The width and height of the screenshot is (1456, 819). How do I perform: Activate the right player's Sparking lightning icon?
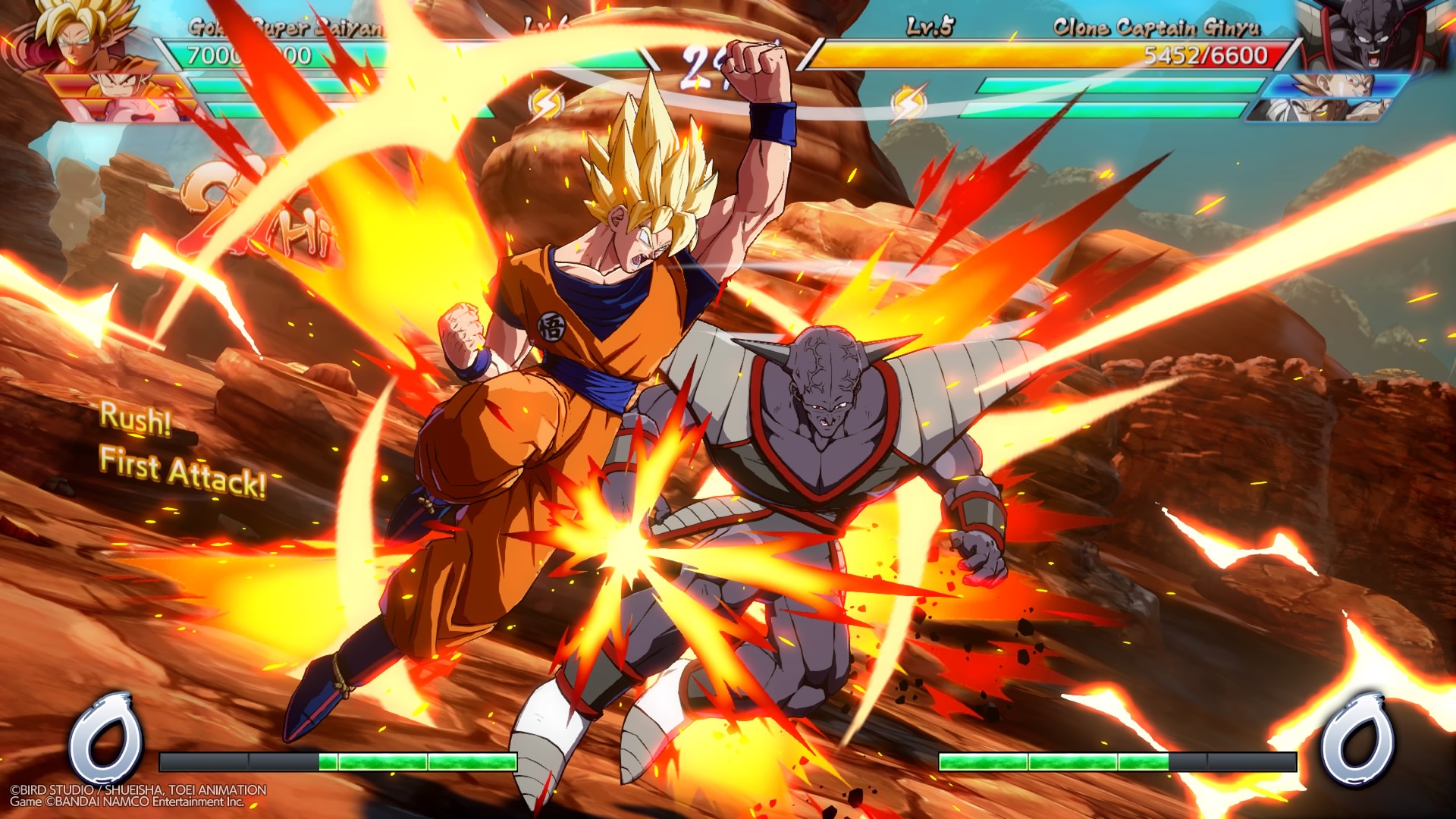pyautogui.click(x=908, y=105)
